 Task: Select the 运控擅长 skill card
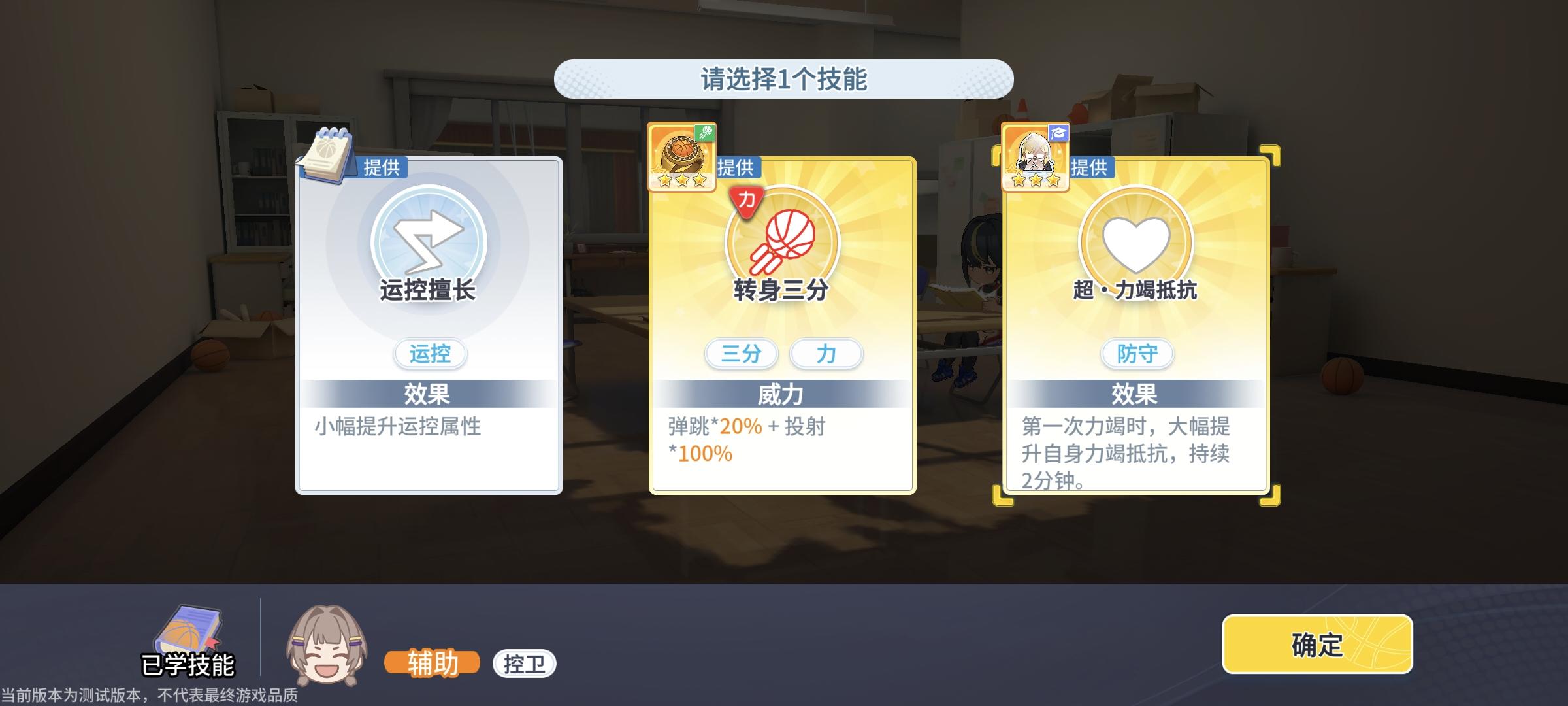click(428, 327)
